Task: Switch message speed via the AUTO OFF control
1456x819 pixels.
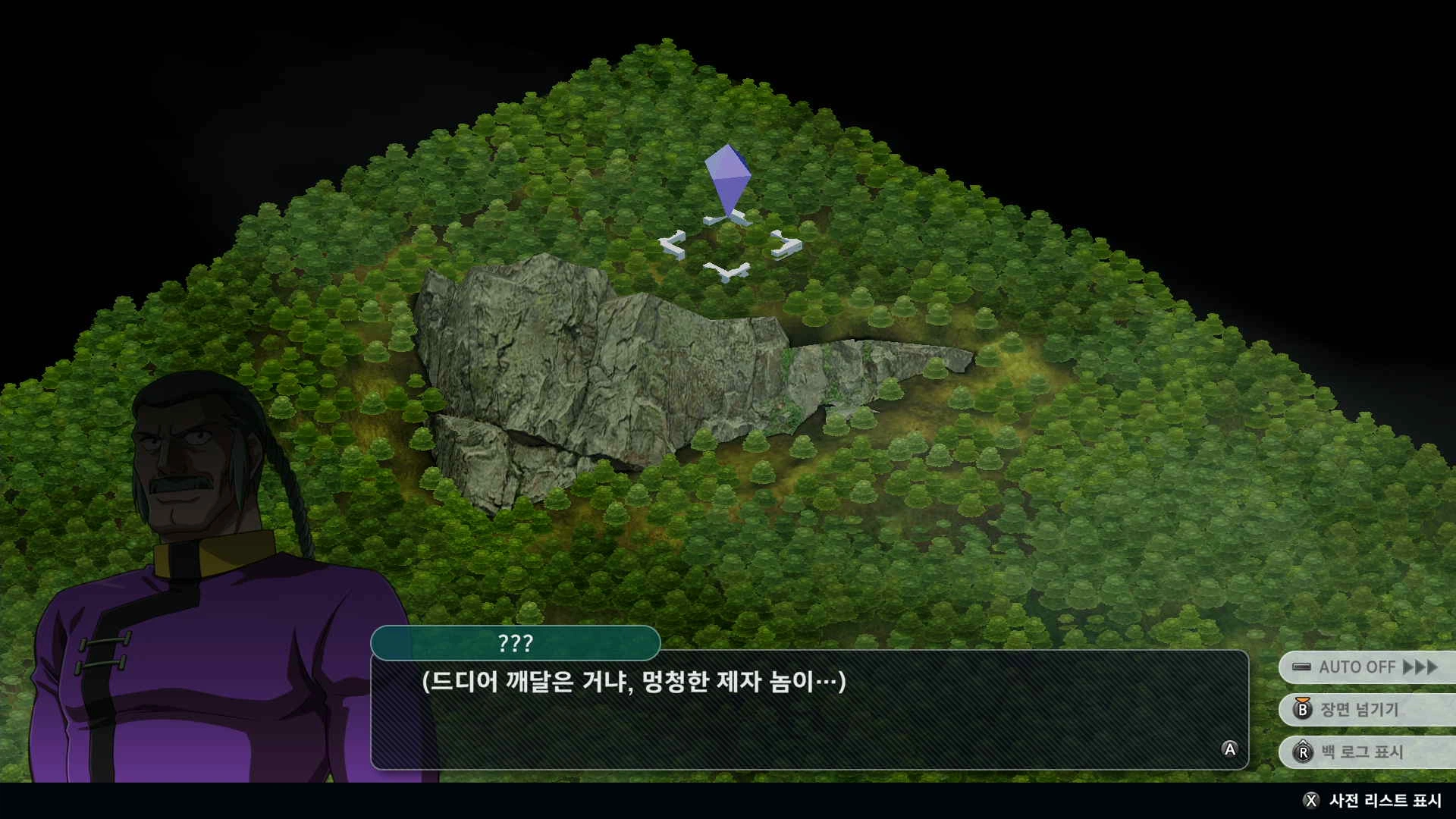Action: [x=1365, y=667]
